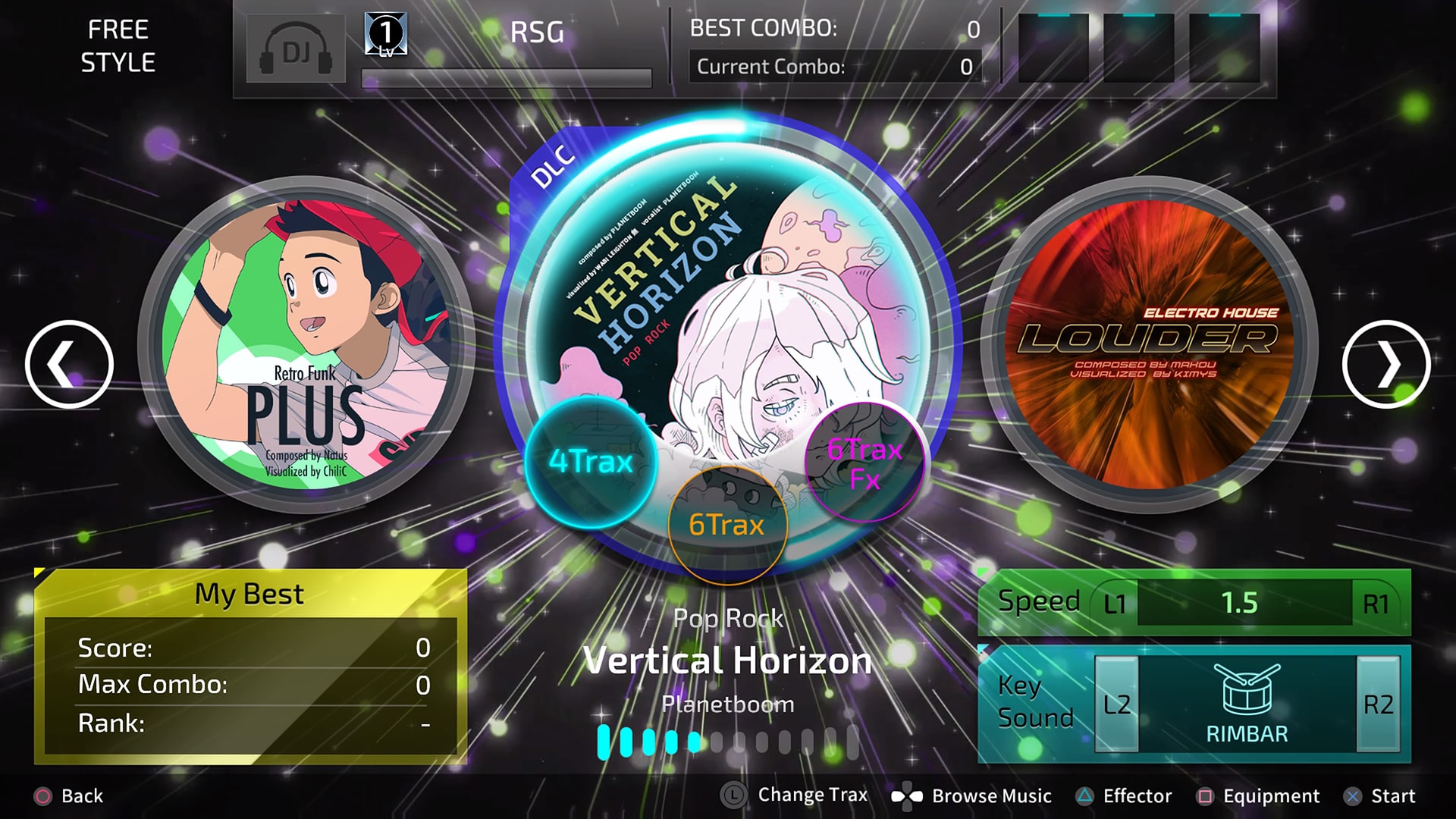Viewport: 1456px width, 819px height.
Task: Select the Retro Funk PLUS song disc
Action: (306, 343)
